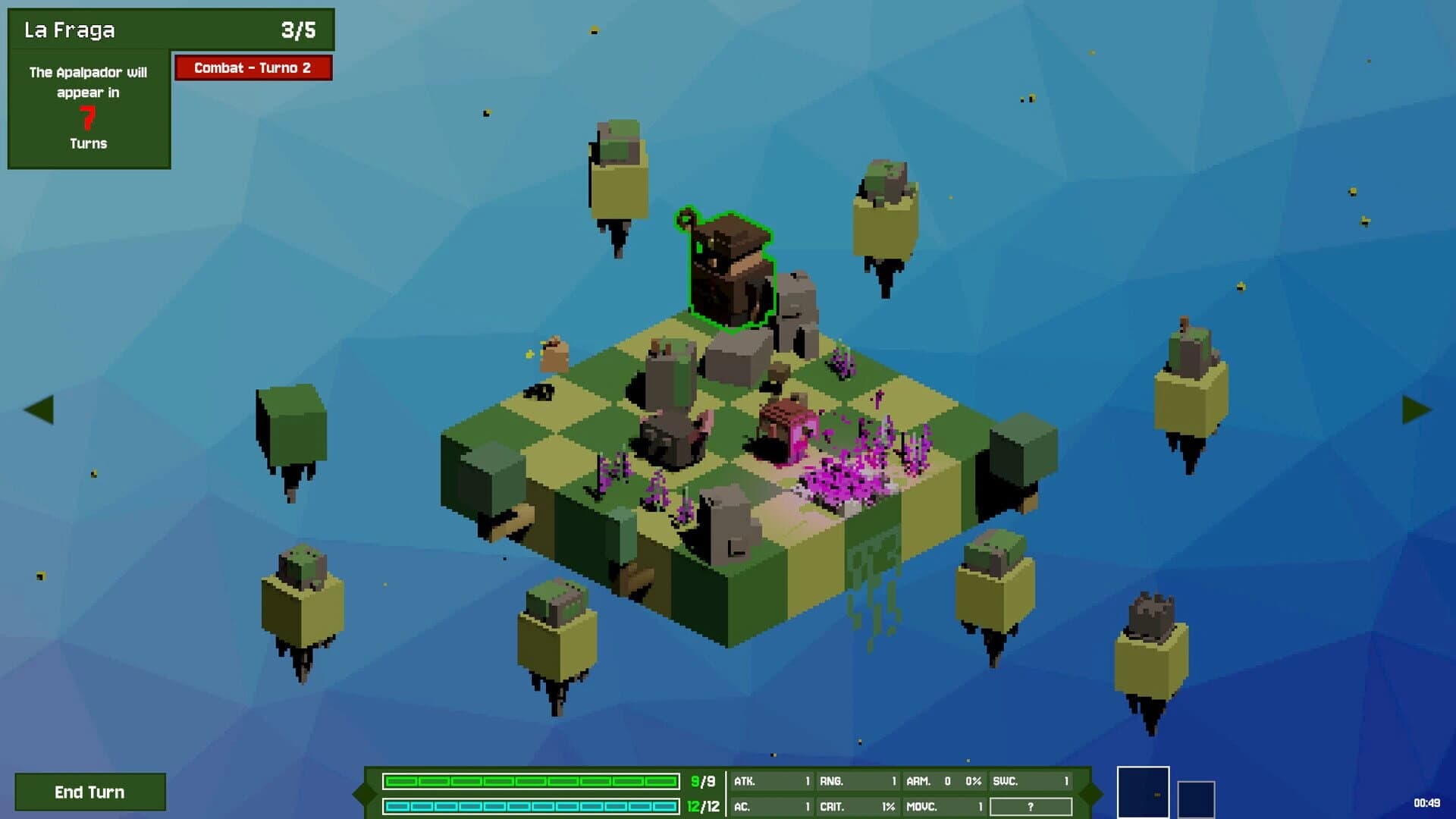This screenshot has height=819, width=1456.
Task: Click the Apalpador countdown panel
Action: tap(89, 106)
